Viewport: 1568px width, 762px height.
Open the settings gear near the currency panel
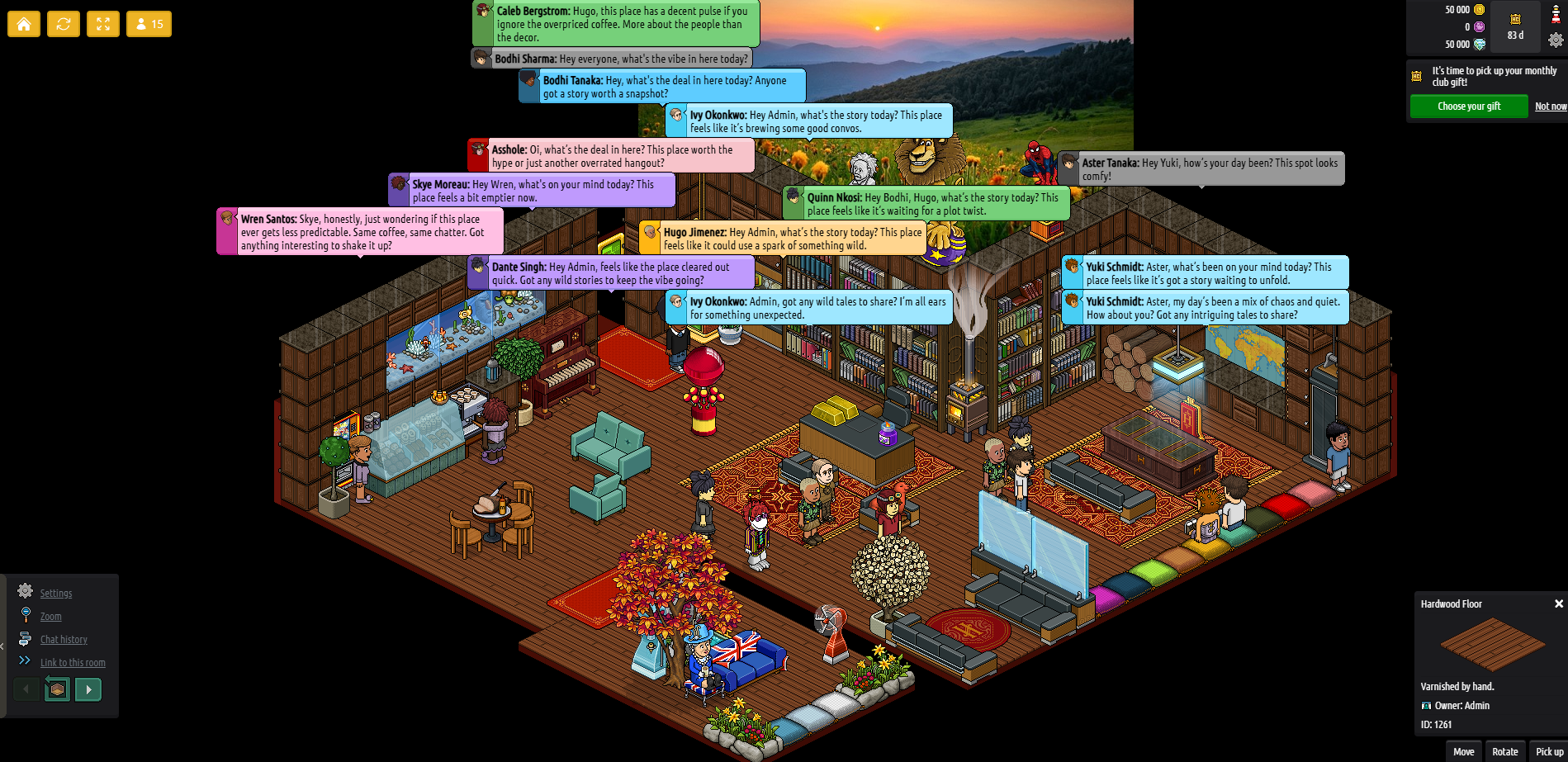point(1556,40)
